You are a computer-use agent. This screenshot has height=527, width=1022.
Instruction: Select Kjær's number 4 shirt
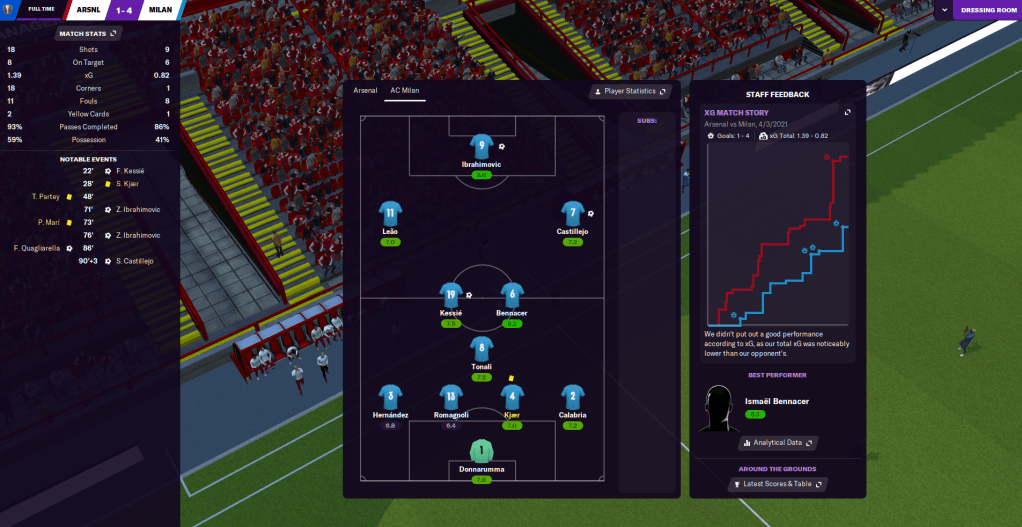point(512,397)
